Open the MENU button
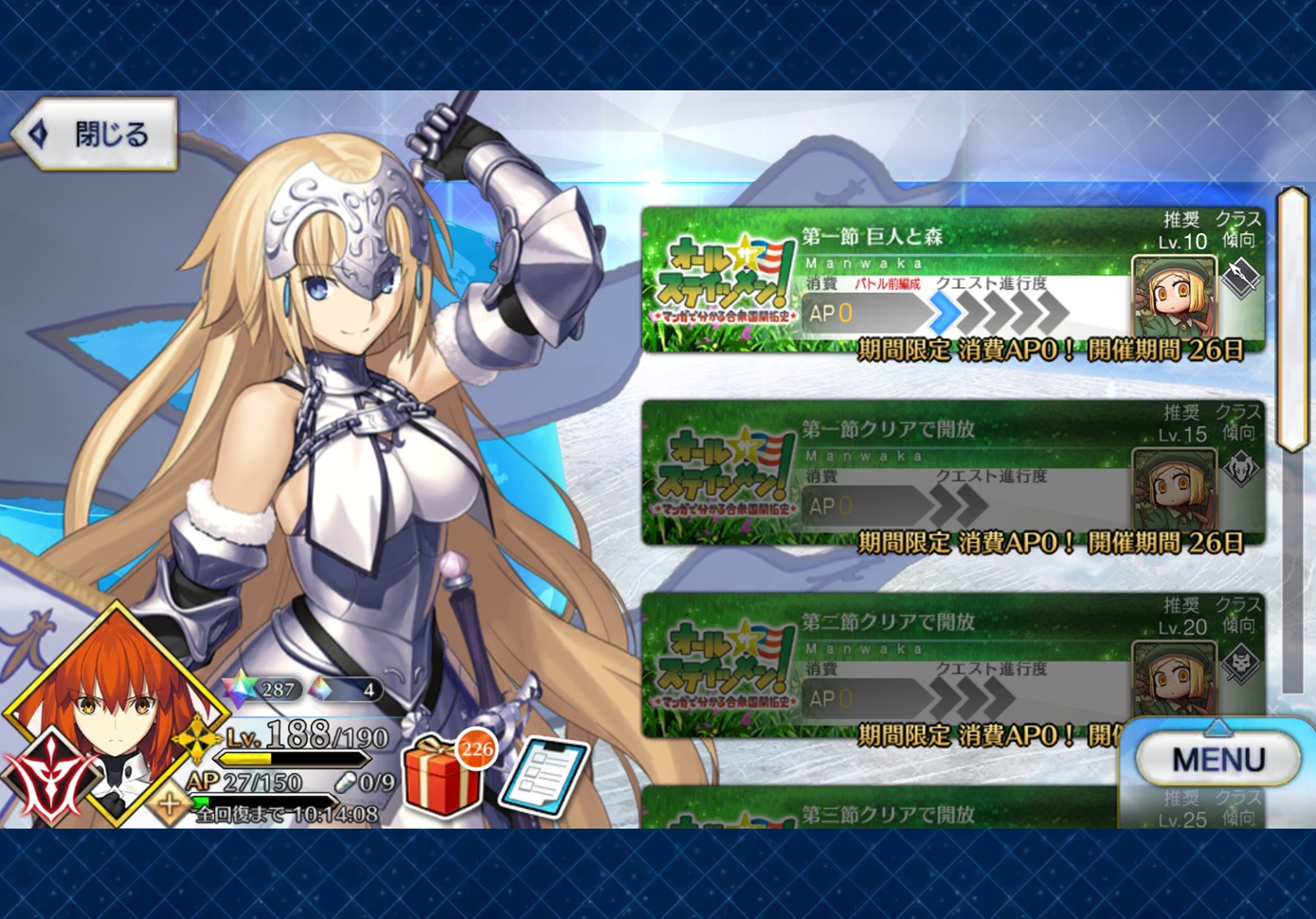Viewport: 1316px width, 919px height. tap(1218, 759)
